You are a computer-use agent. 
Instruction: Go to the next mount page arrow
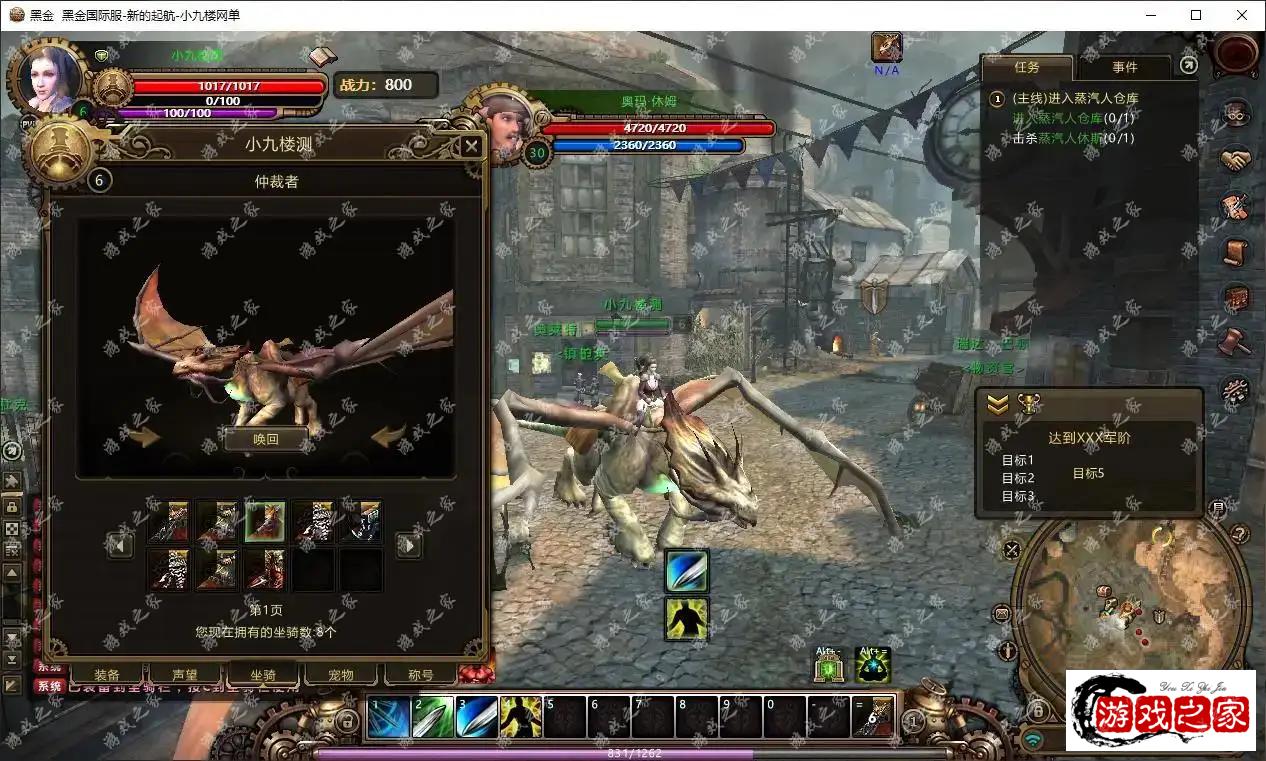coord(408,545)
